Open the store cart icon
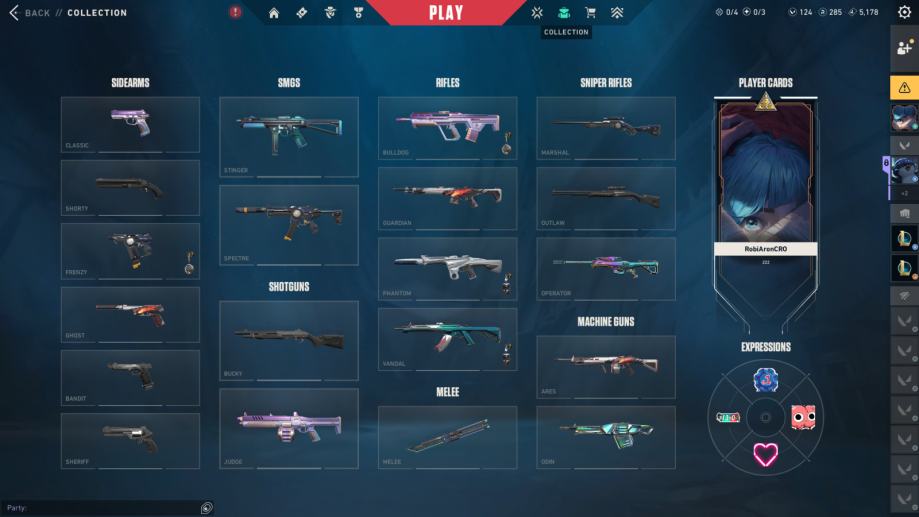This screenshot has height=517, width=919. click(x=590, y=13)
